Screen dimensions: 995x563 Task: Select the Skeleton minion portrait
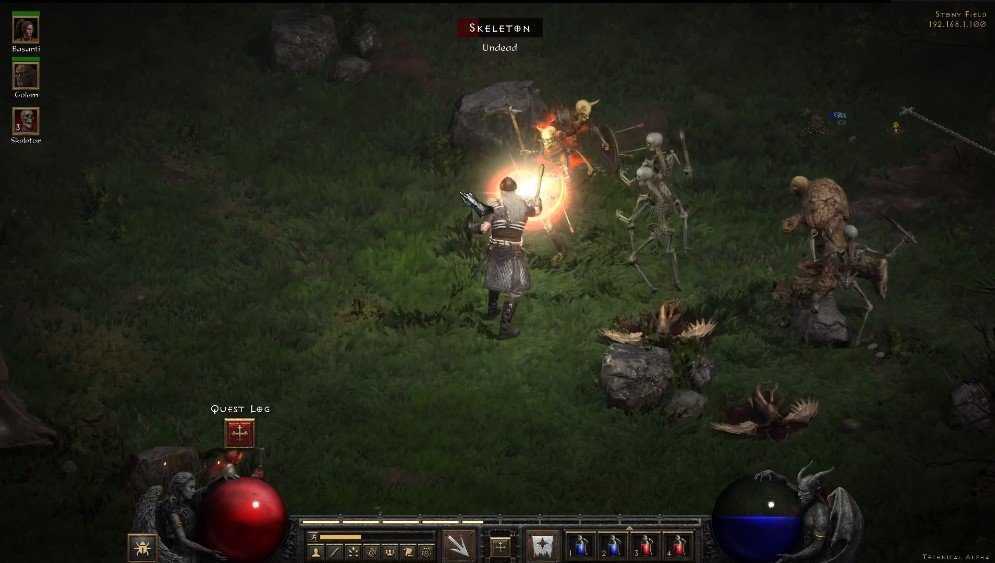(x=25, y=121)
